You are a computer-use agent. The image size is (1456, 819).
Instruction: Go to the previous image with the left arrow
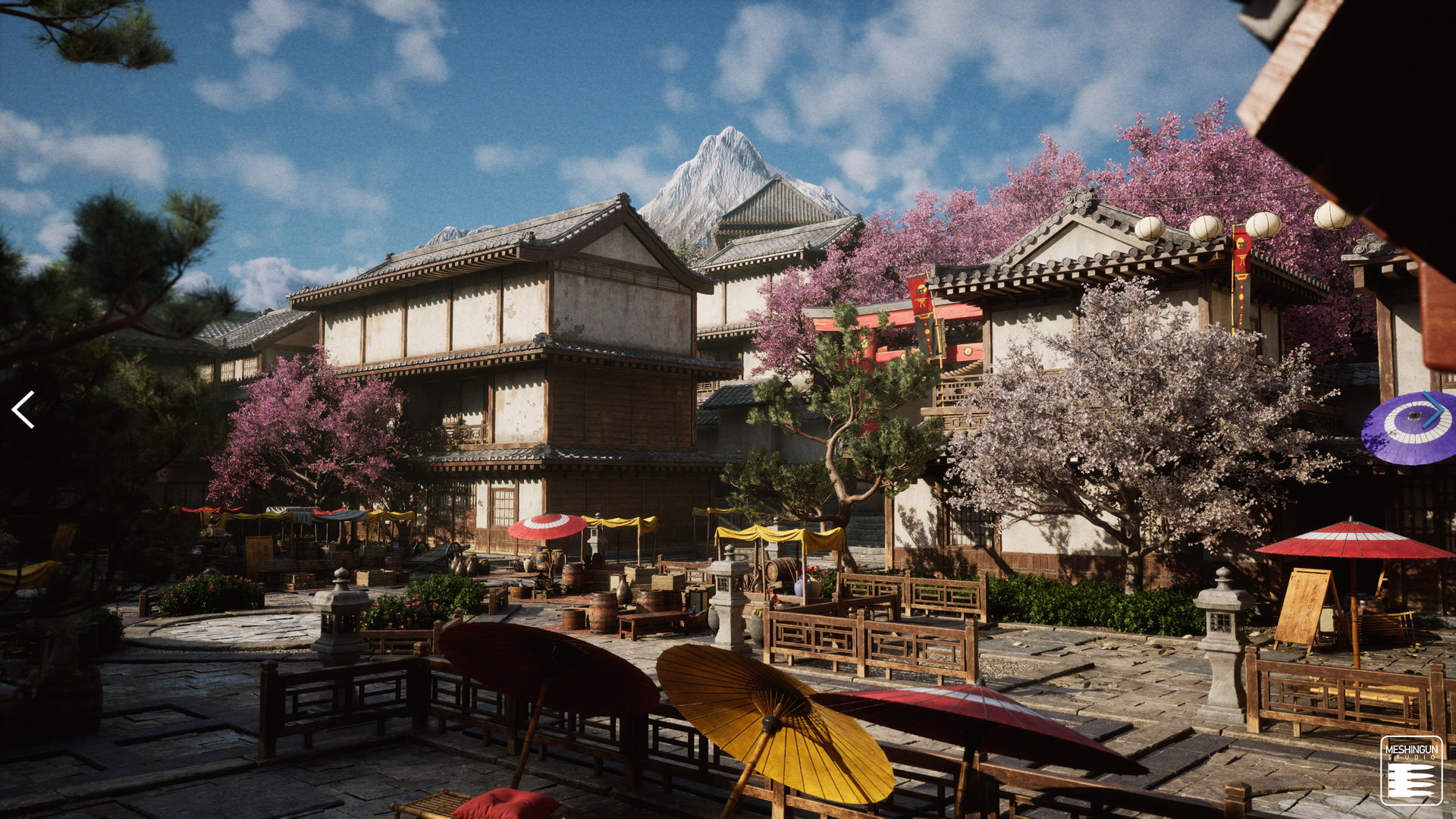click(23, 409)
